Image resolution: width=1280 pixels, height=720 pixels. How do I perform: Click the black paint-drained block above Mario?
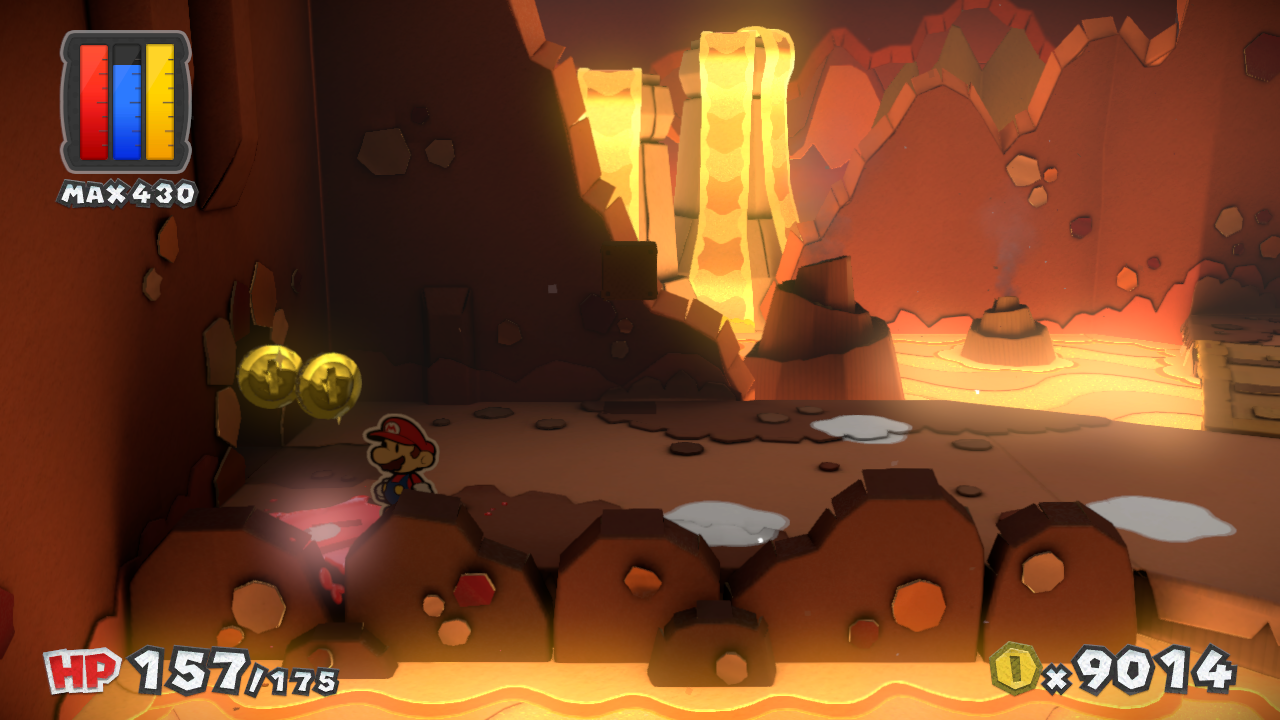click(627, 272)
